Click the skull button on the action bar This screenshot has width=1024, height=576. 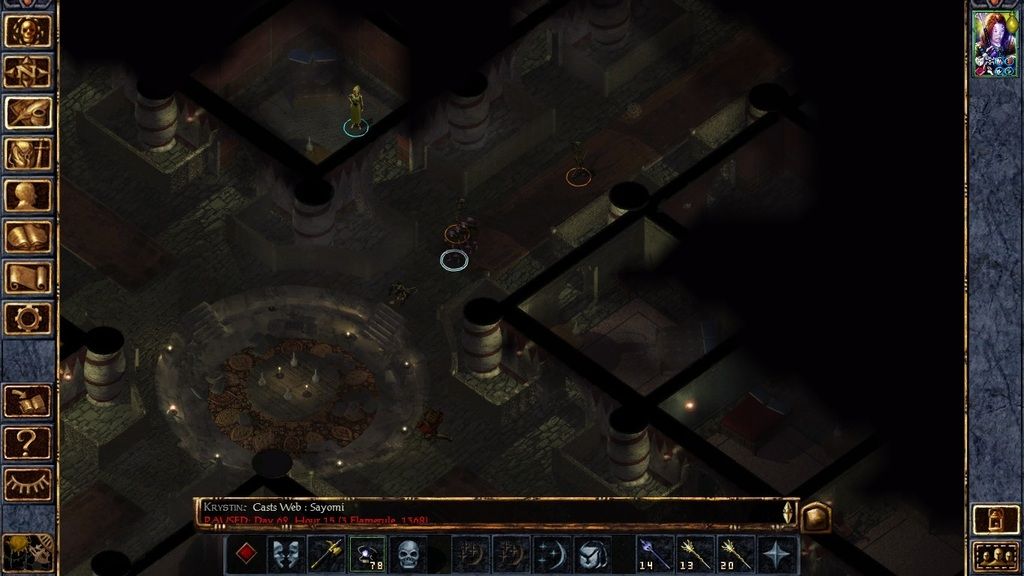(x=408, y=554)
